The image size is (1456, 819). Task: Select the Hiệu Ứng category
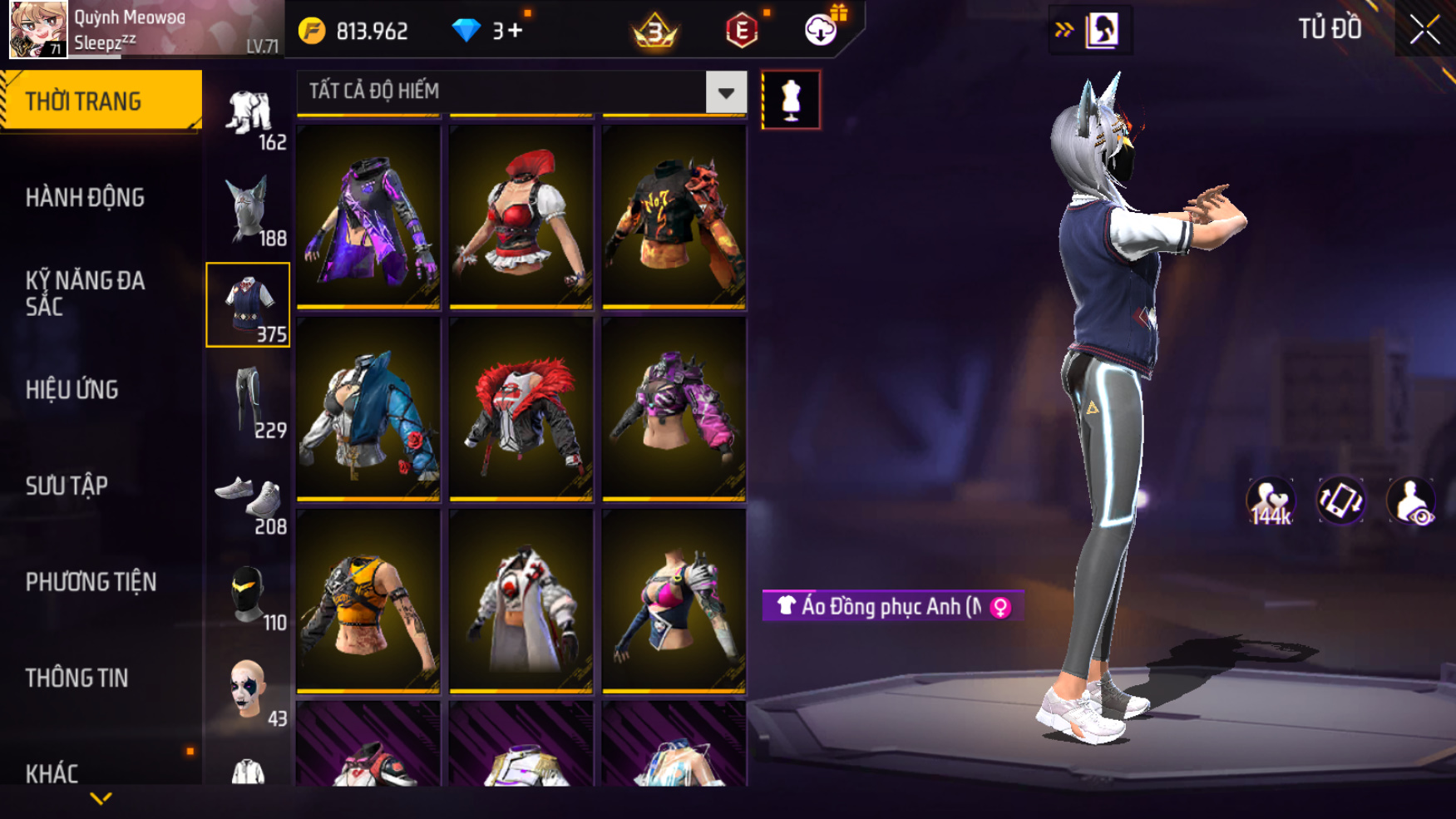click(72, 389)
